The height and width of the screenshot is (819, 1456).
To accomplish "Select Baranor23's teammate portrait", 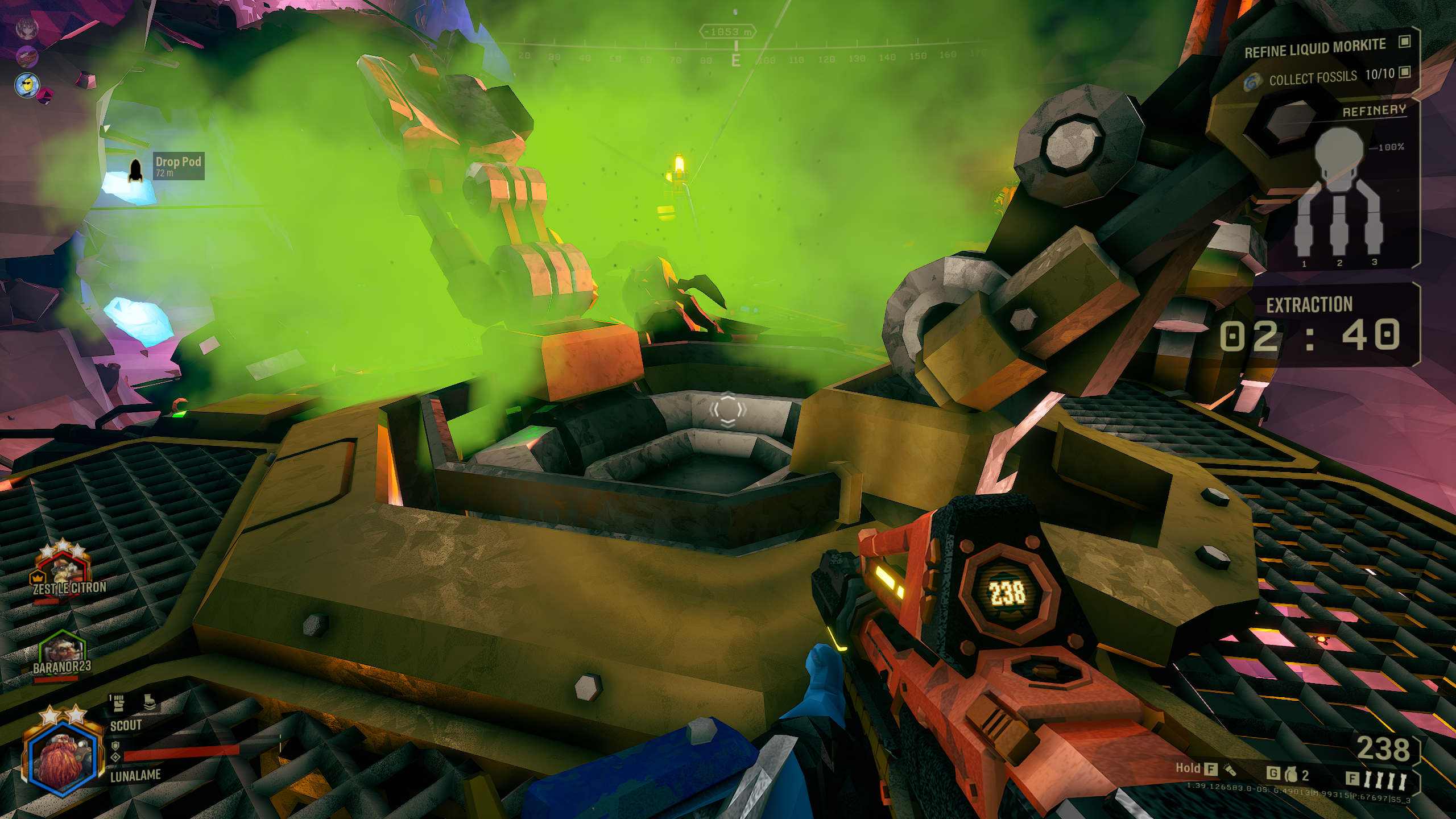I will 61,650.
